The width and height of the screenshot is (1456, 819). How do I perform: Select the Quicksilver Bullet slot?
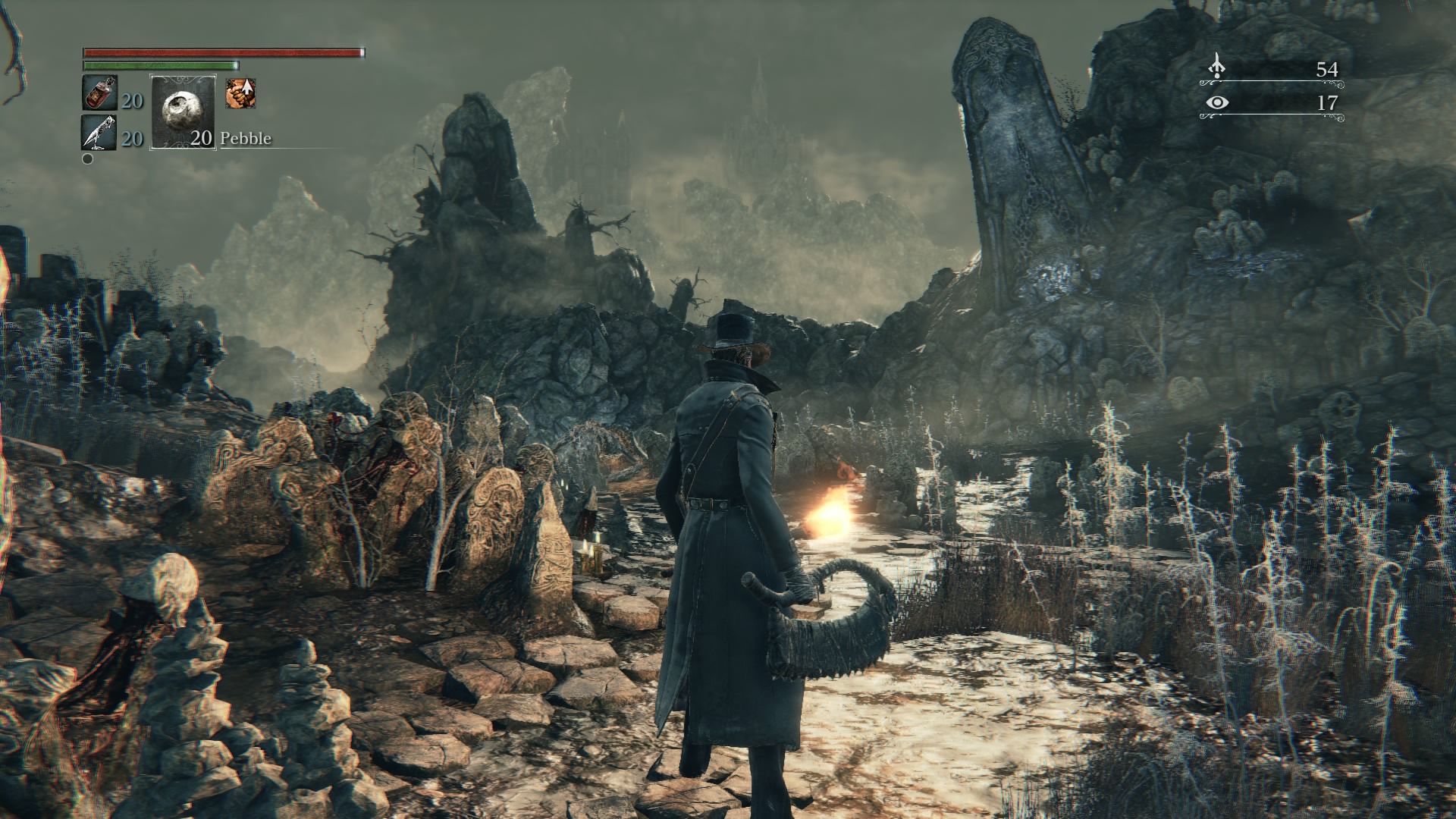point(99,133)
